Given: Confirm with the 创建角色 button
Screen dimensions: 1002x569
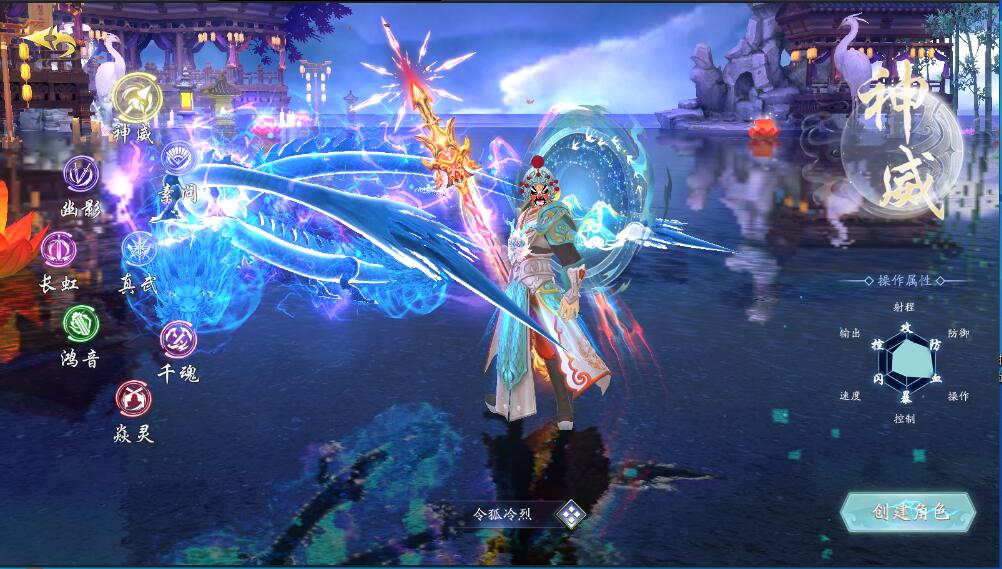Looking at the screenshot, I should pyautogui.click(x=908, y=512).
